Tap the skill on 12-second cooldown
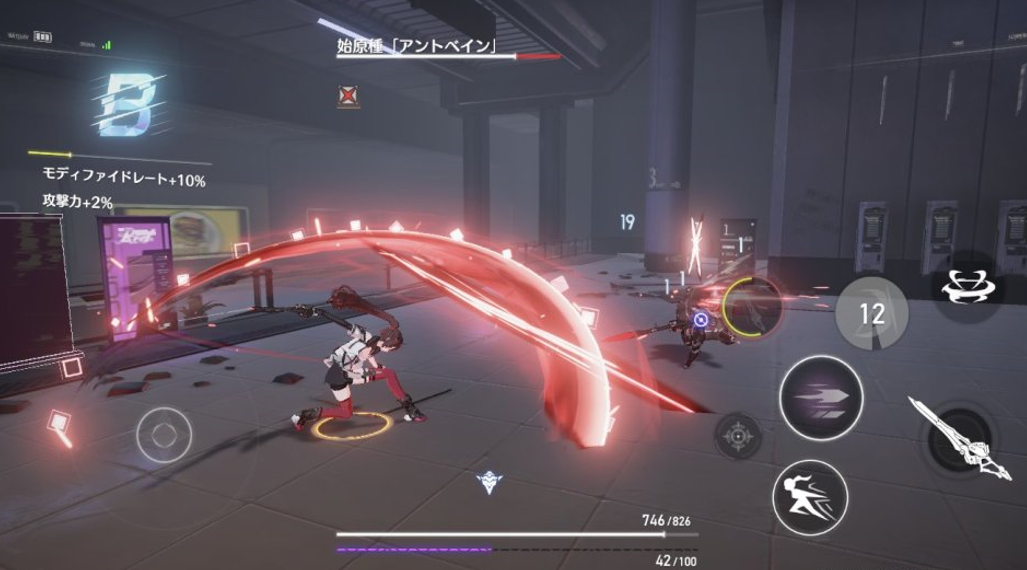 [871, 313]
